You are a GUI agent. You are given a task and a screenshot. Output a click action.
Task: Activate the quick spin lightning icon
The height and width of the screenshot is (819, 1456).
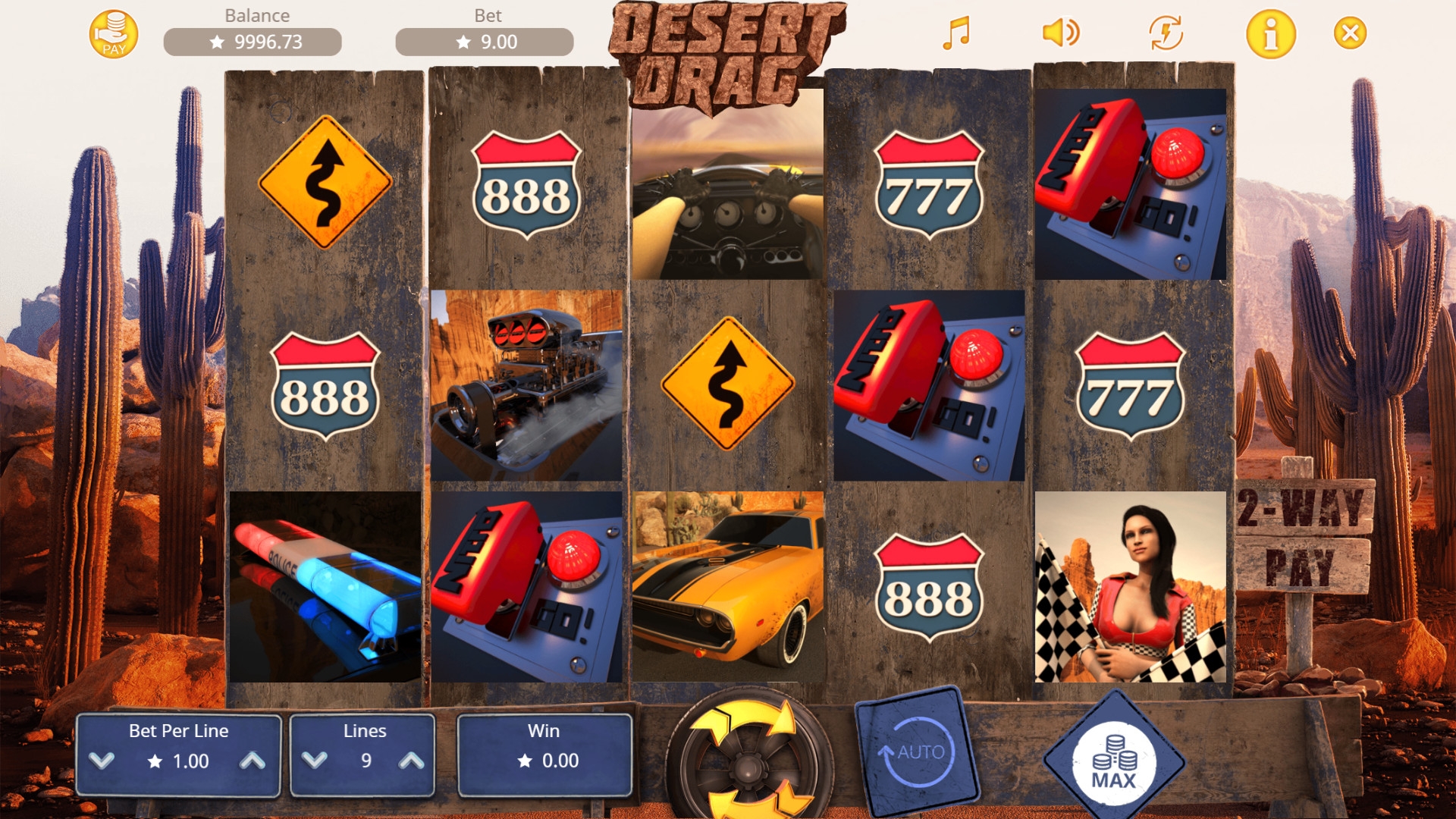click(1166, 33)
